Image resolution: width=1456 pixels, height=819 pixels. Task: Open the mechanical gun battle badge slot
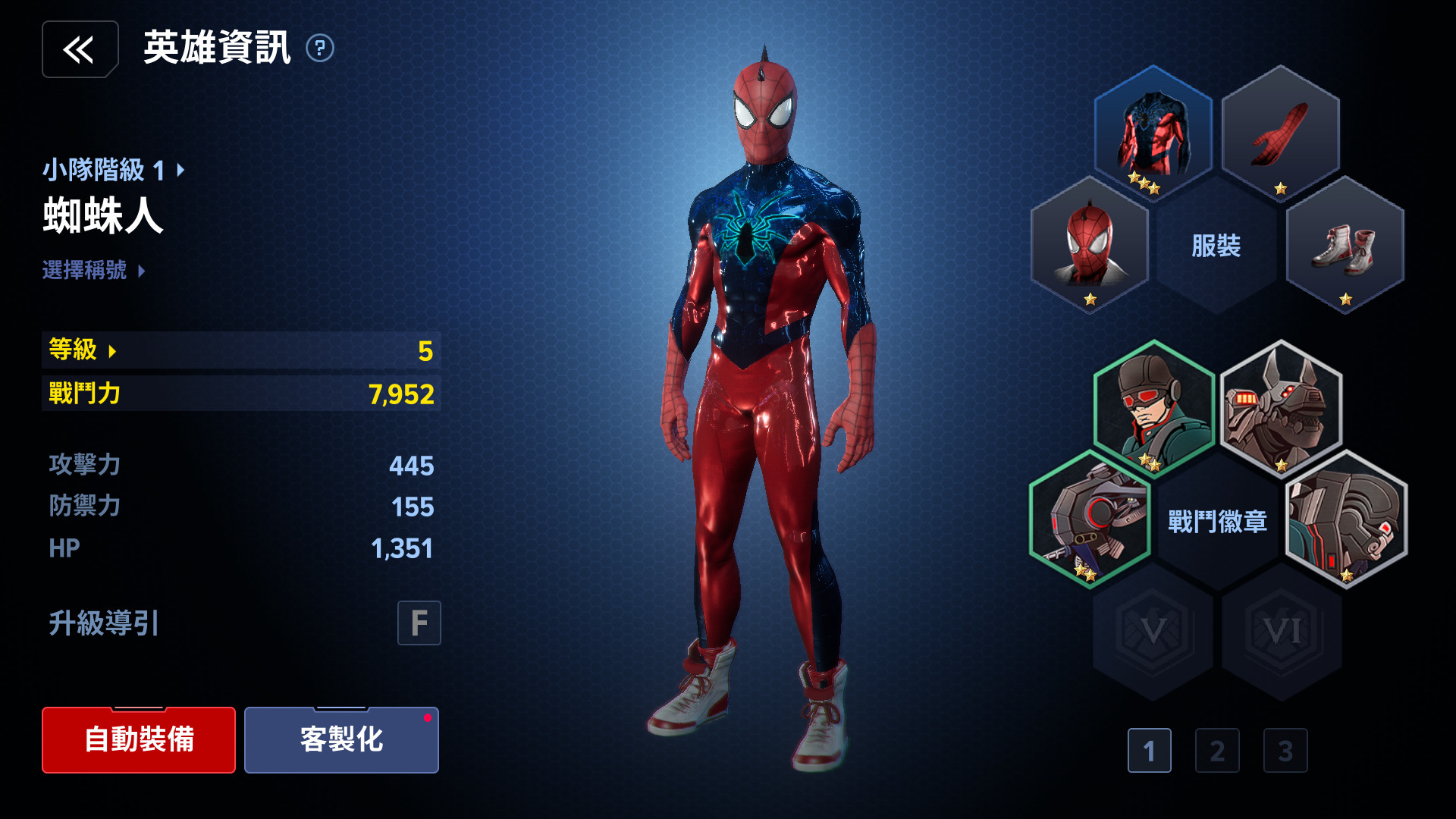(1089, 519)
